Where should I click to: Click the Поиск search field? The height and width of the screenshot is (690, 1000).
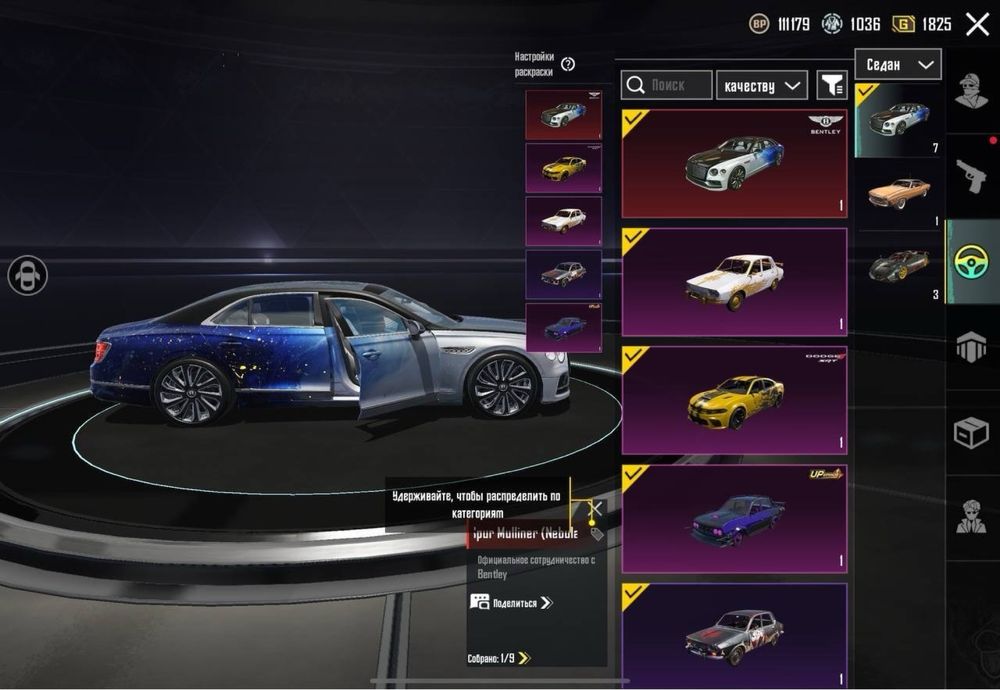coord(667,85)
